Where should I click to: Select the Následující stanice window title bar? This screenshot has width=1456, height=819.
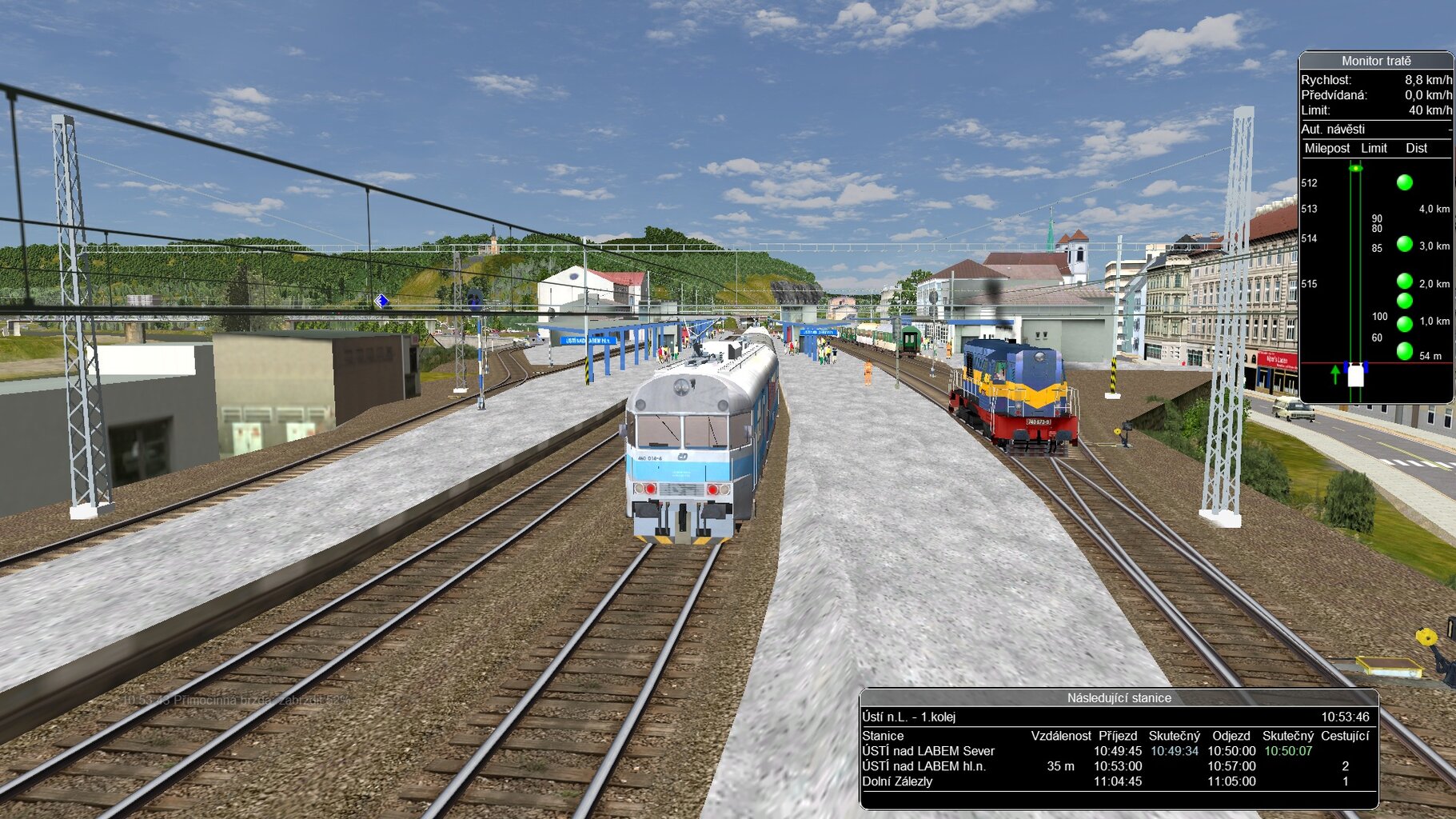[1118, 697]
